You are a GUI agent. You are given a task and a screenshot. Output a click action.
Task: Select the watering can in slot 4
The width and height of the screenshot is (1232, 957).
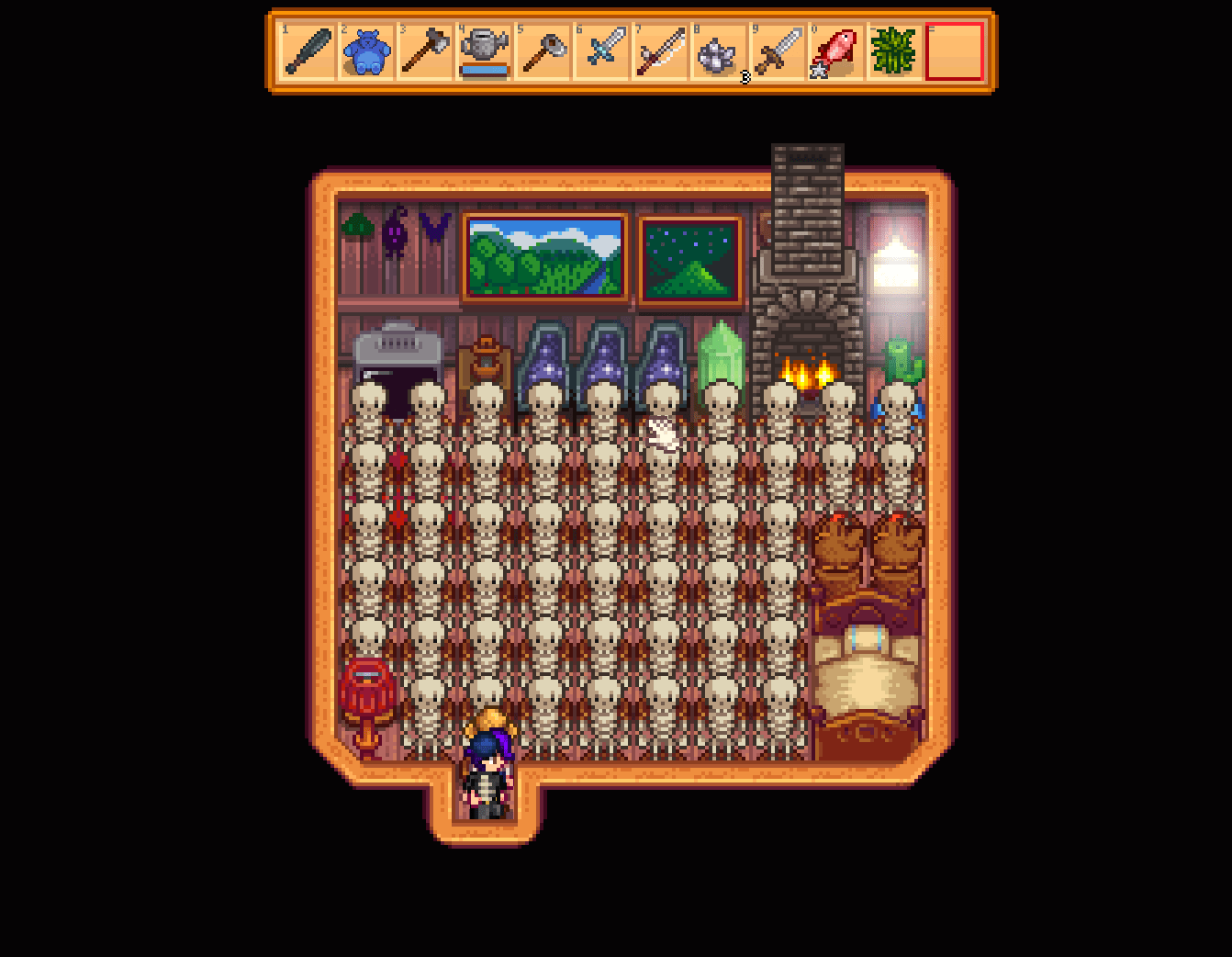[484, 52]
